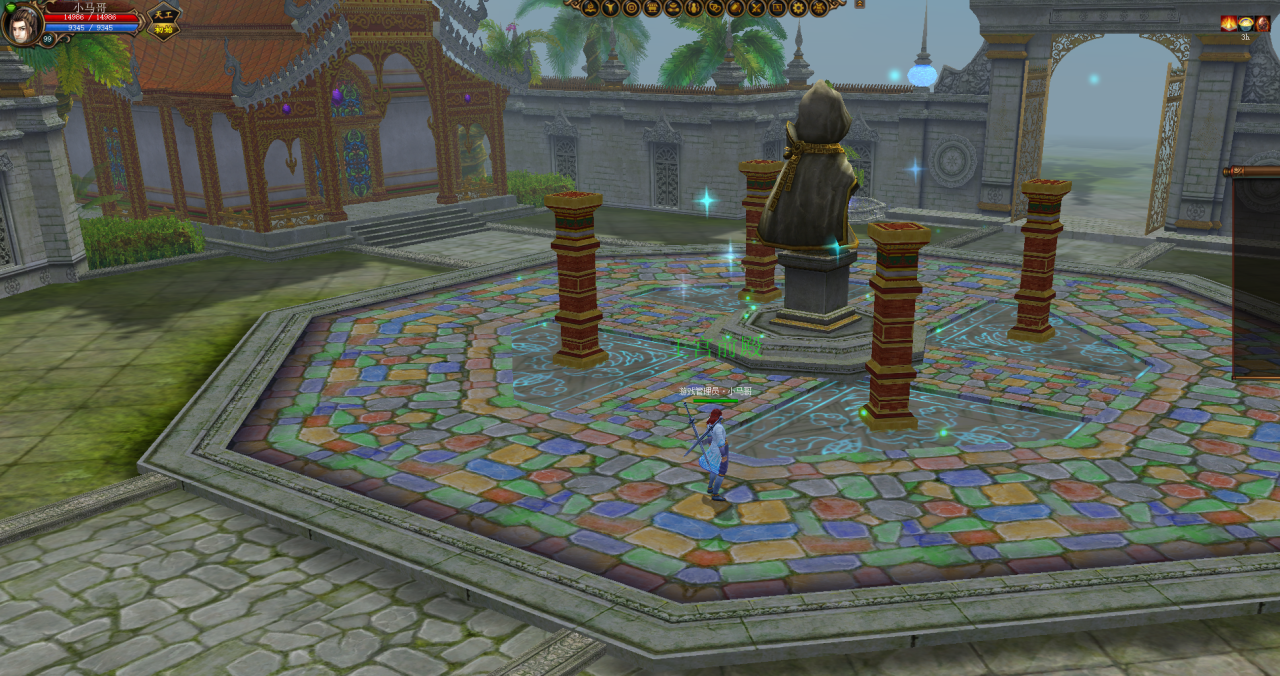This screenshot has width=1280, height=676.
Task: Open the shop stall icon
Action: point(652,8)
